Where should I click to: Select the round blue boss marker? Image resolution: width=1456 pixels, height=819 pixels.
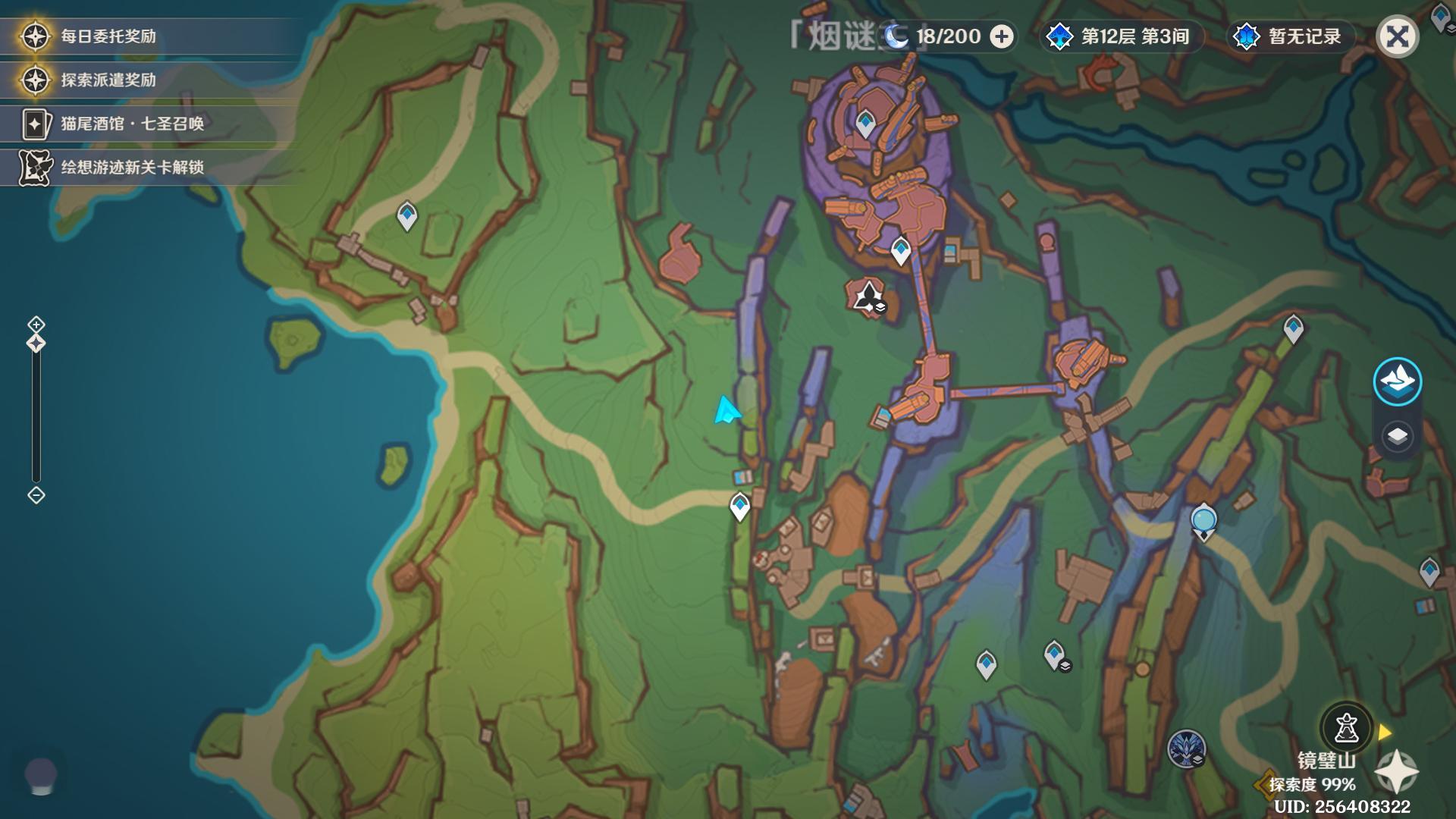pos(1186,748)
